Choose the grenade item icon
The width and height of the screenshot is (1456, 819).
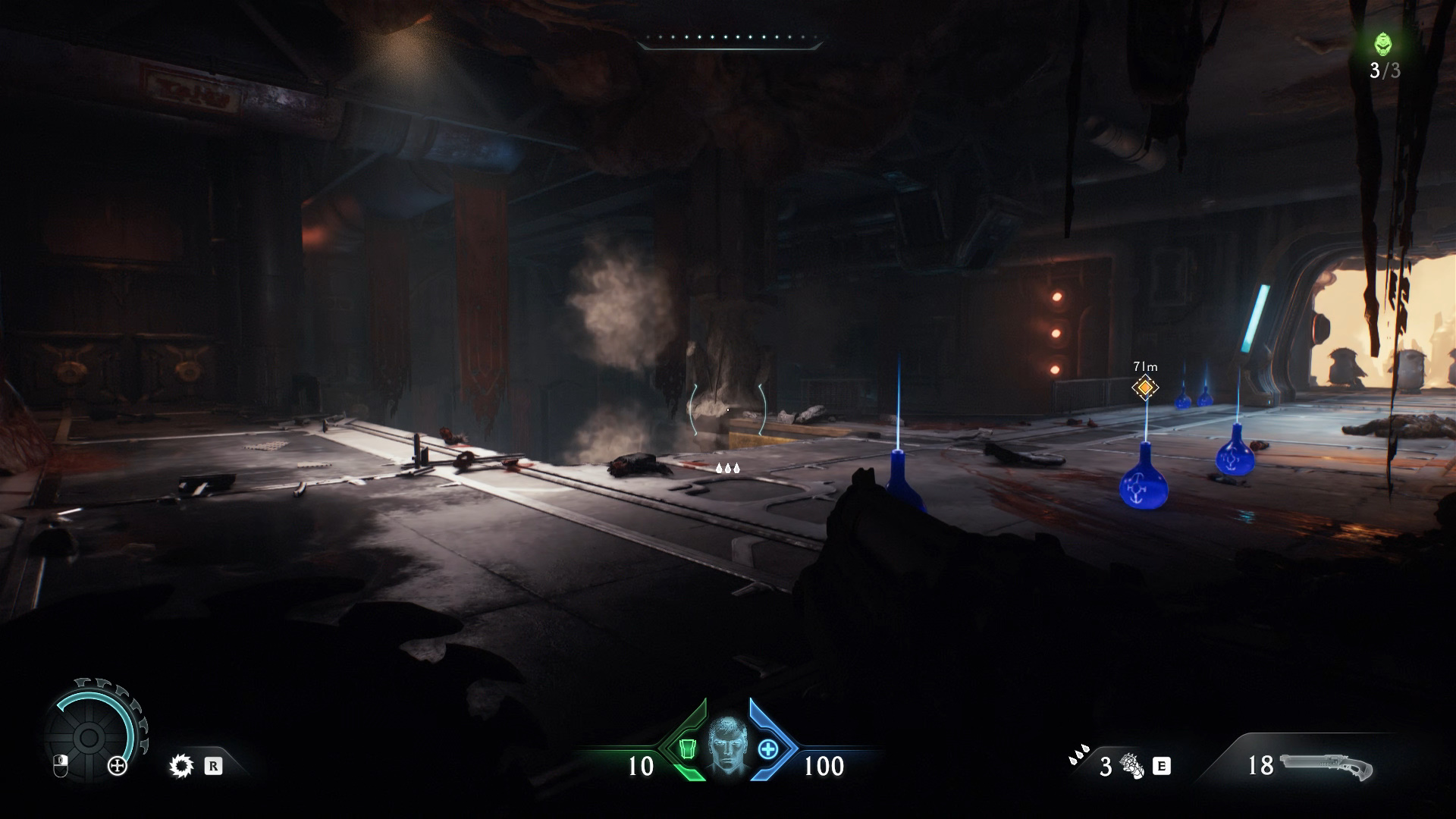[x=1132, y=766]
